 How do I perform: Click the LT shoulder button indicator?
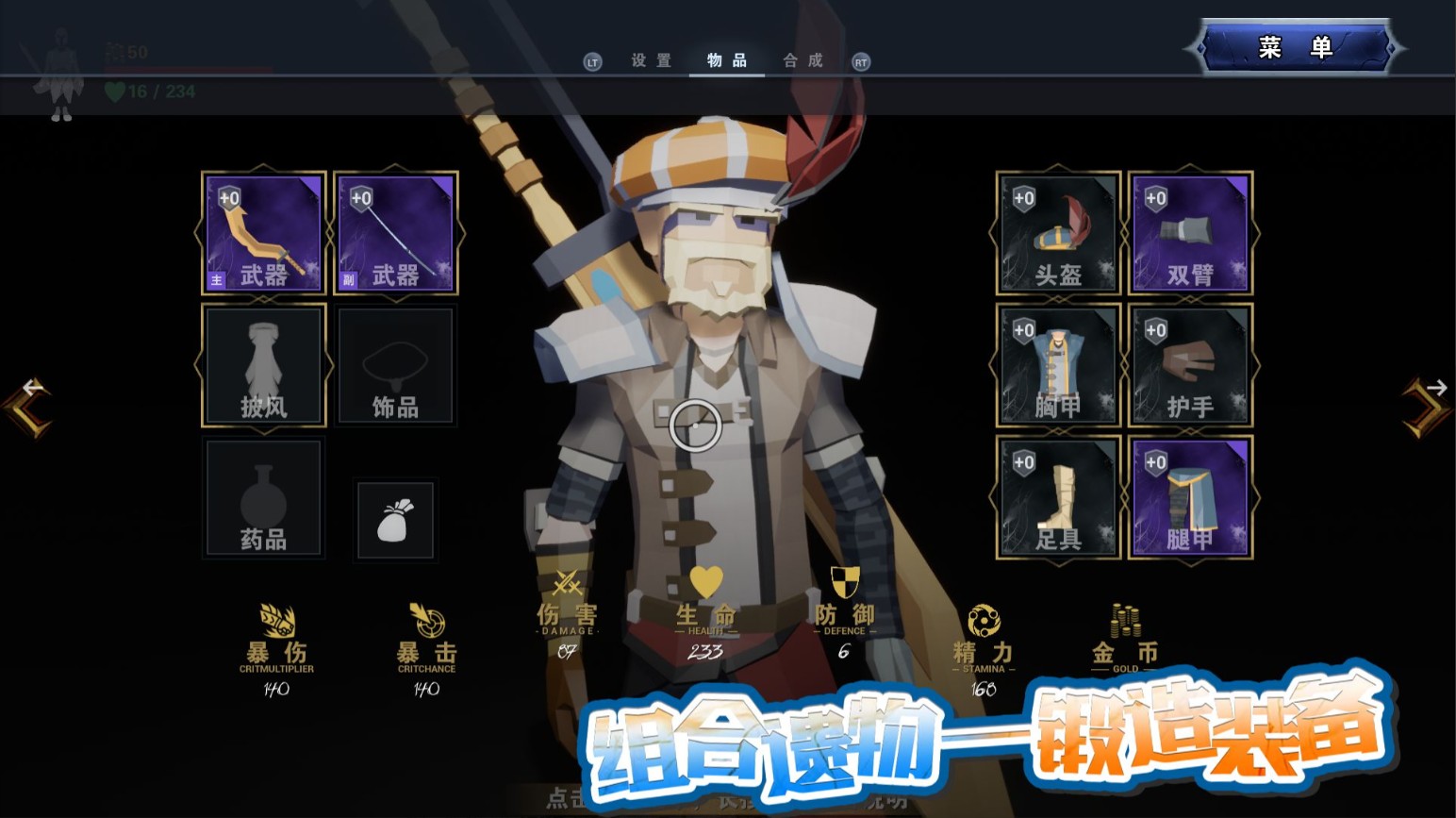593,60
